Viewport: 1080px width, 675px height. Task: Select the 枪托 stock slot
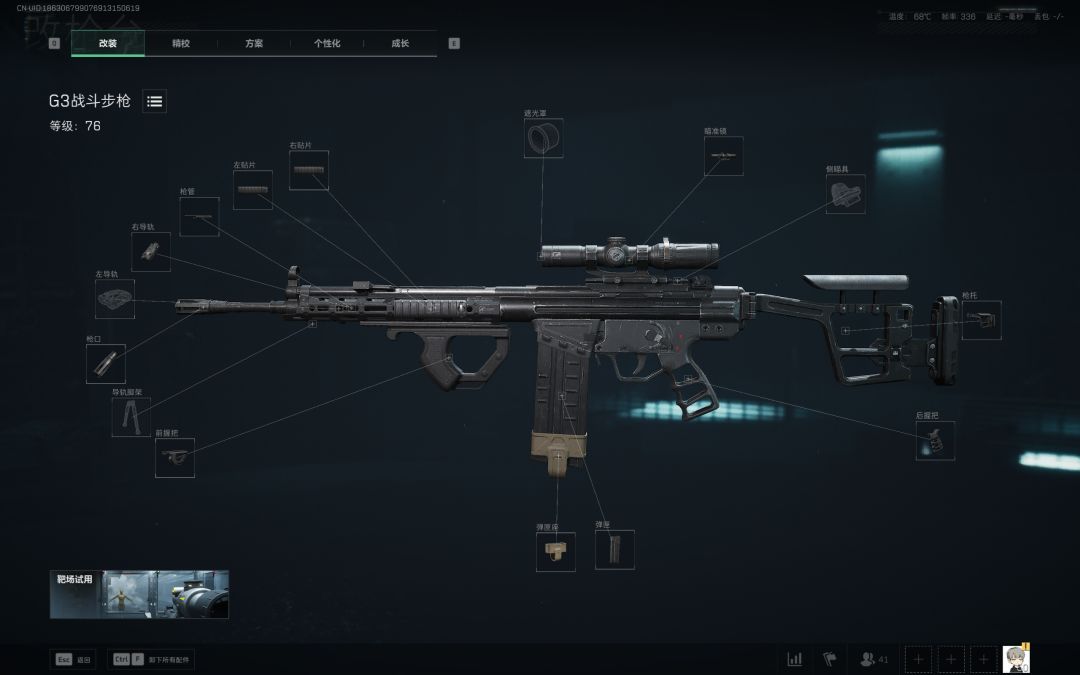coord(981,320)
